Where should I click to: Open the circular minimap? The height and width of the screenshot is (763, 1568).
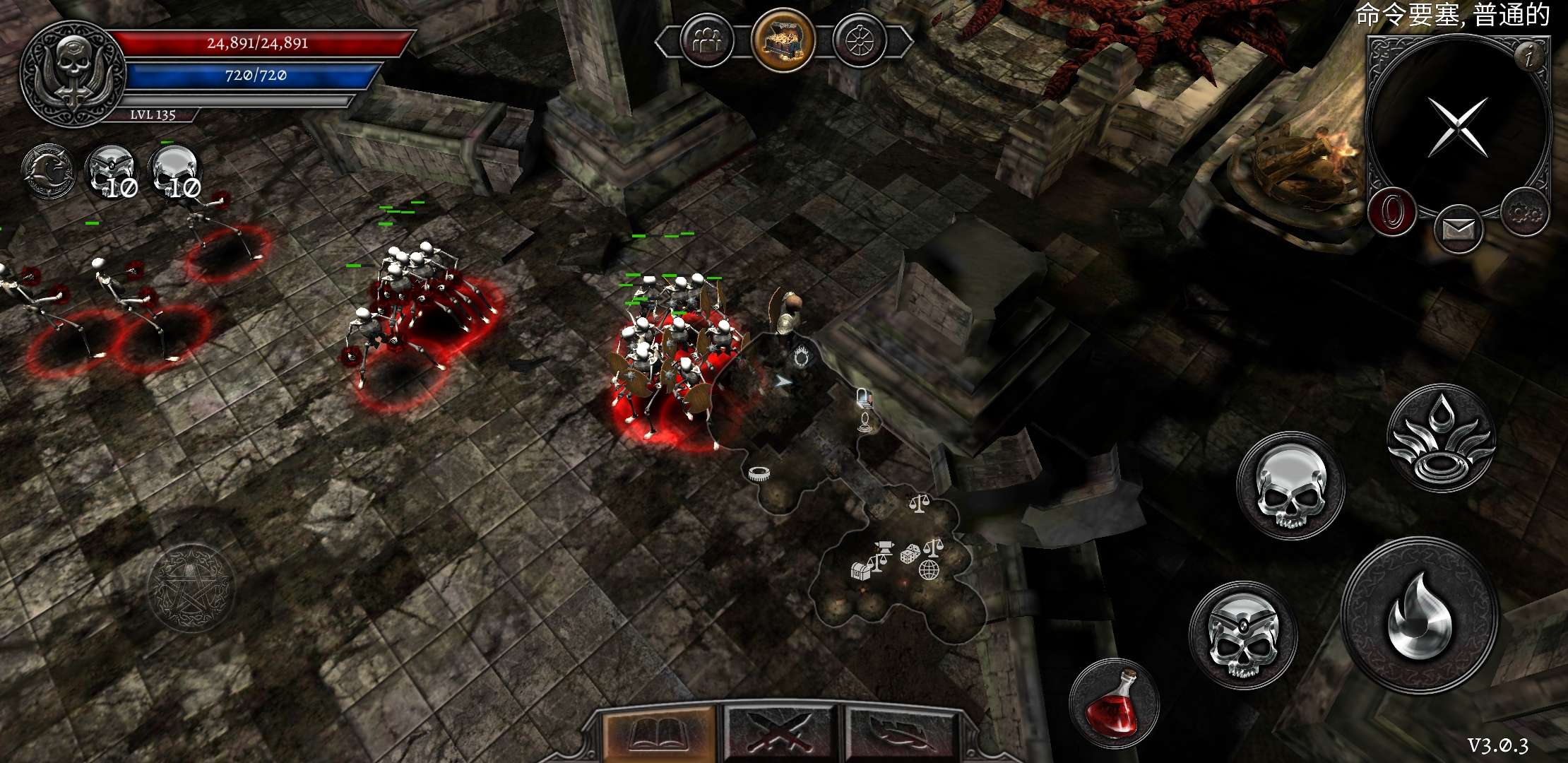(x=1456, y=126)
